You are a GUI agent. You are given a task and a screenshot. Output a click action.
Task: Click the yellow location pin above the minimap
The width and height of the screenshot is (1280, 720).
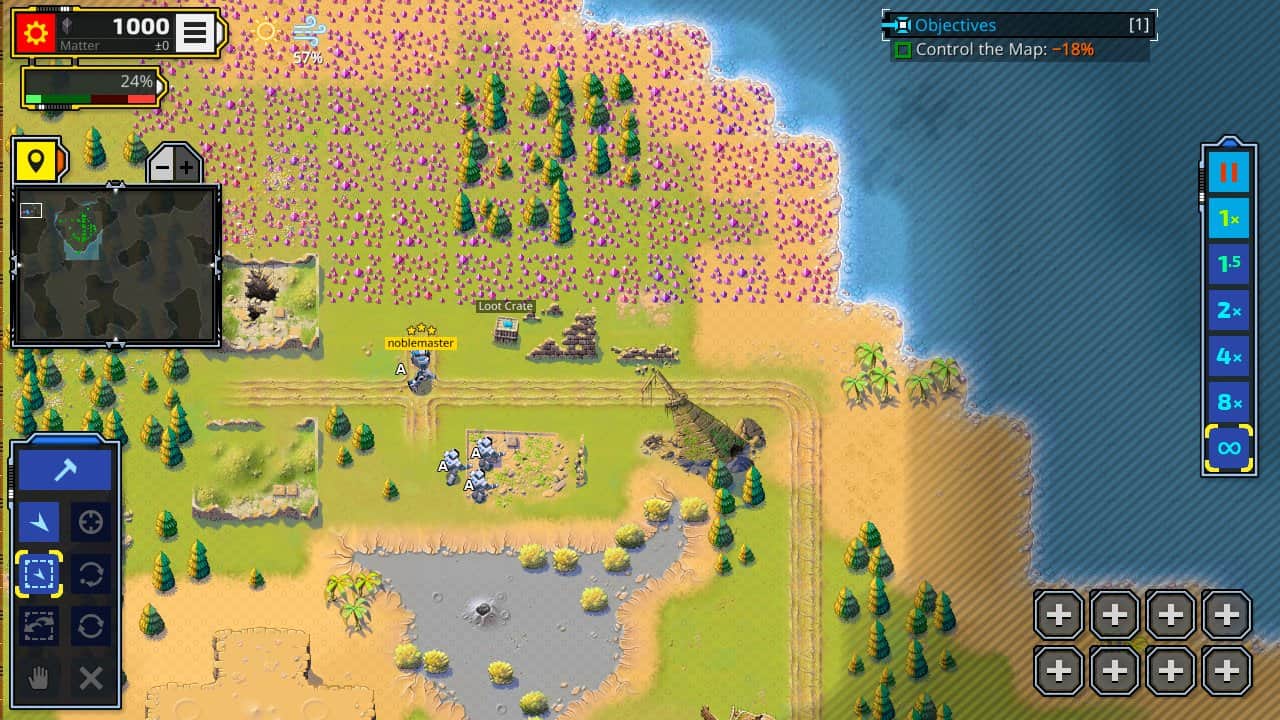point(38,158)
